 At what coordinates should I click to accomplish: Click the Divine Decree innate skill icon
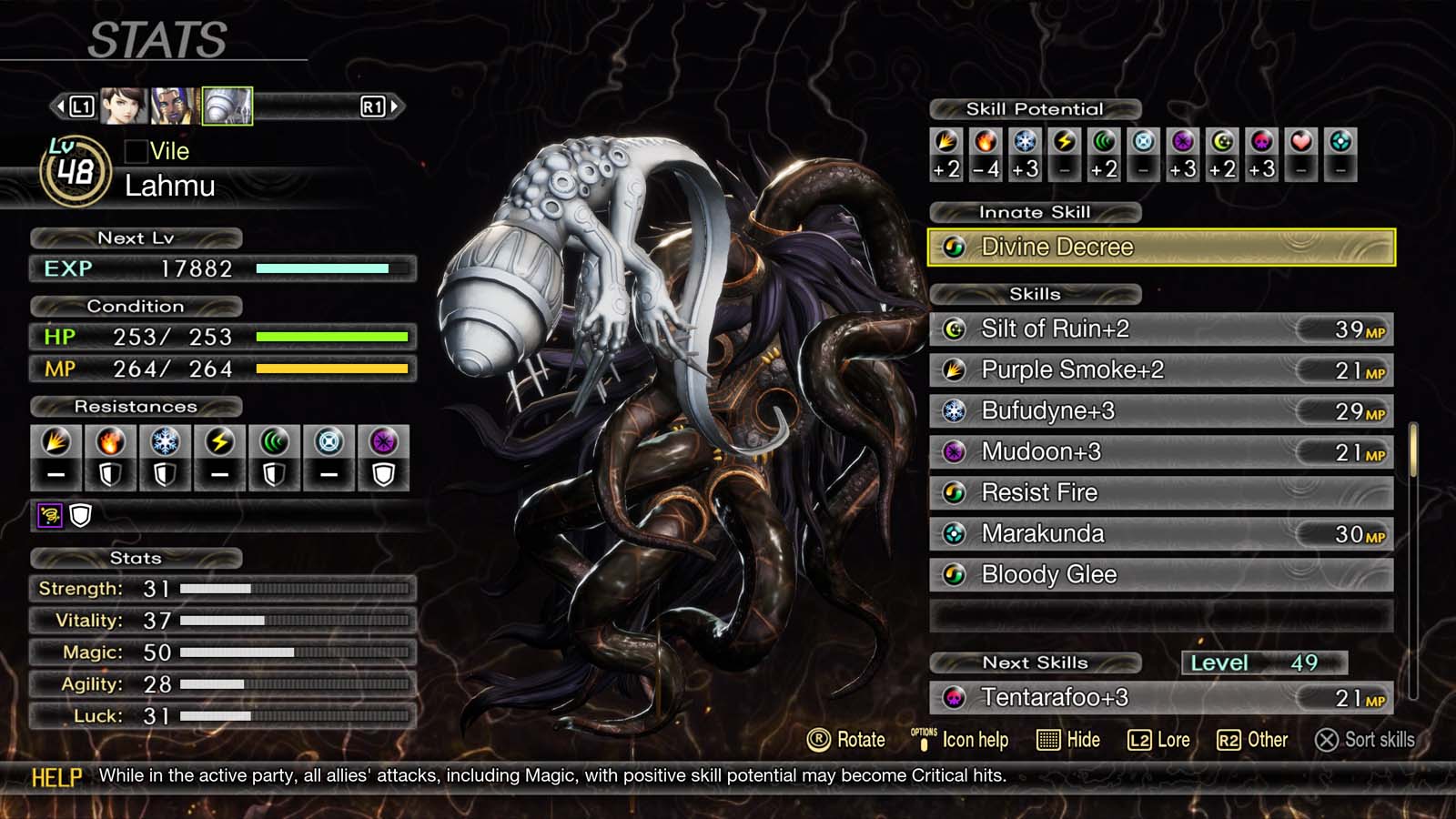pyautogui.click(x=955, y=247)
